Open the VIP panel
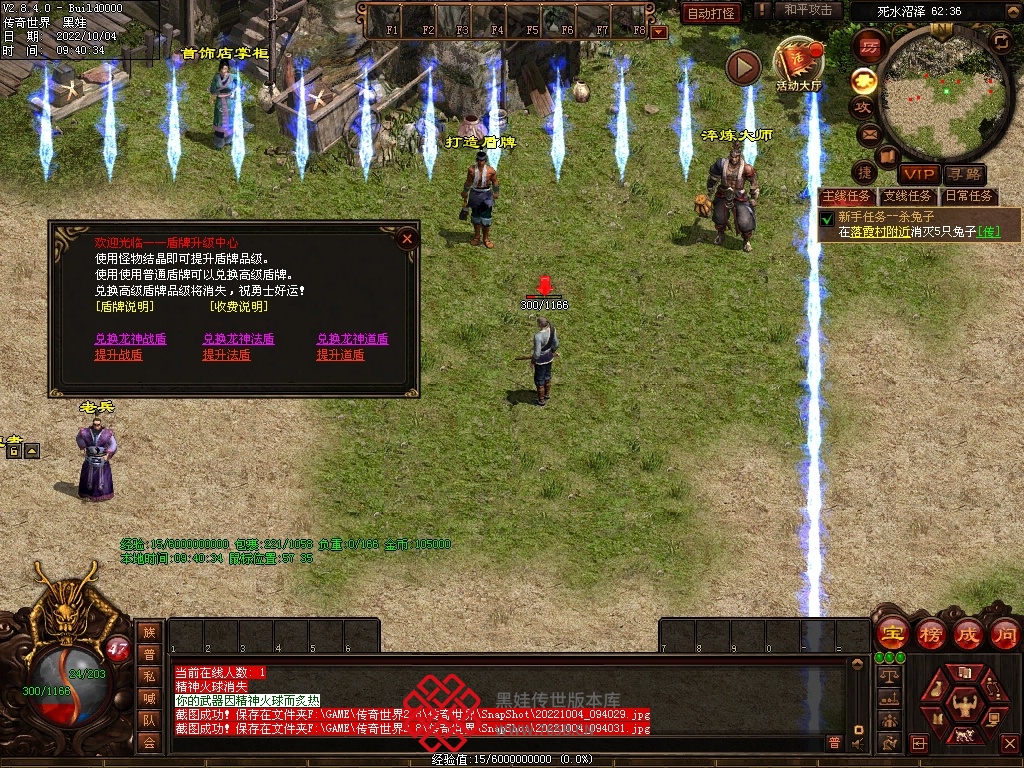The image size is (1024, 768). coord(918,175)
